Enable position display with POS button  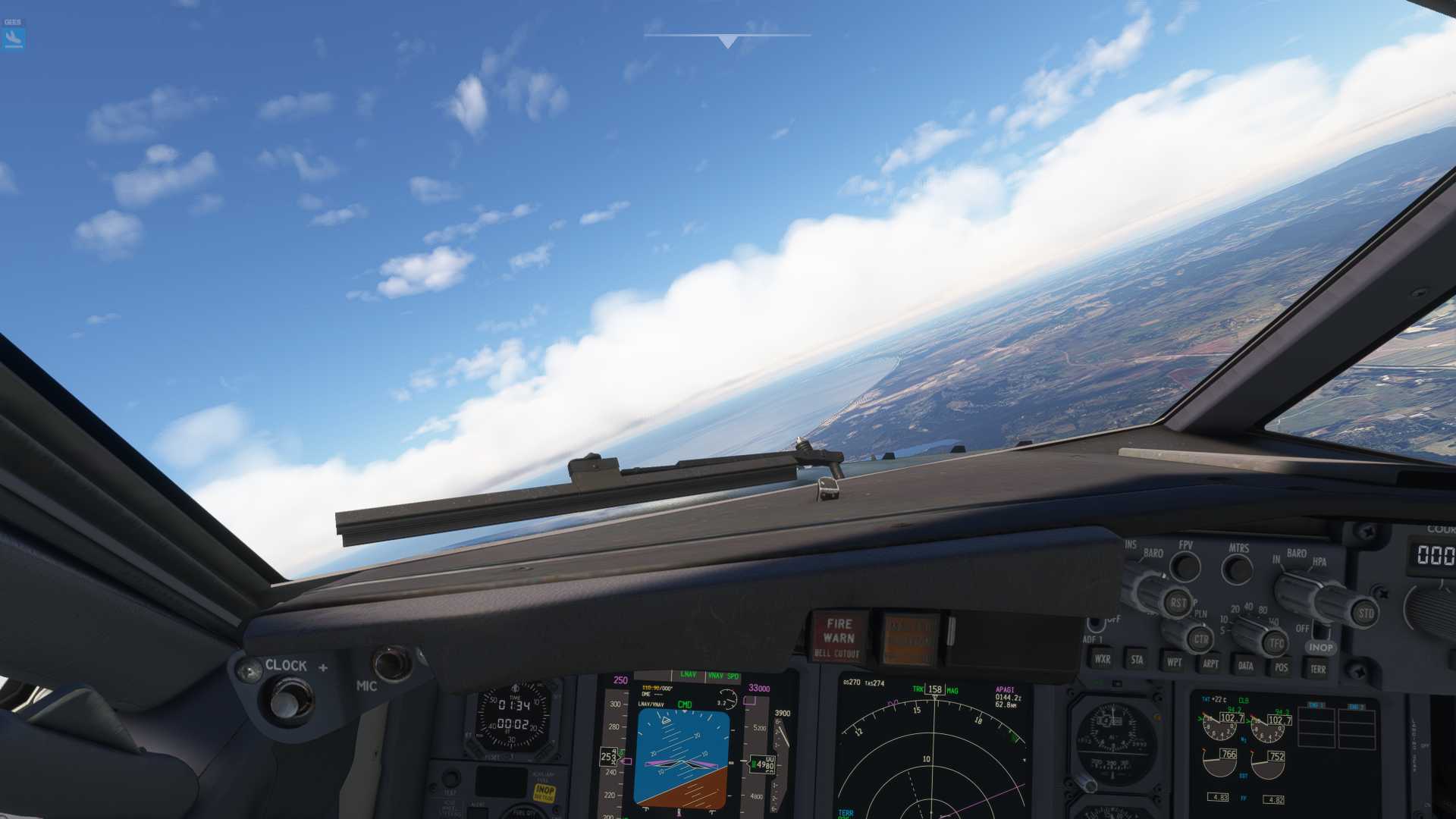[x=1281, y=667]
